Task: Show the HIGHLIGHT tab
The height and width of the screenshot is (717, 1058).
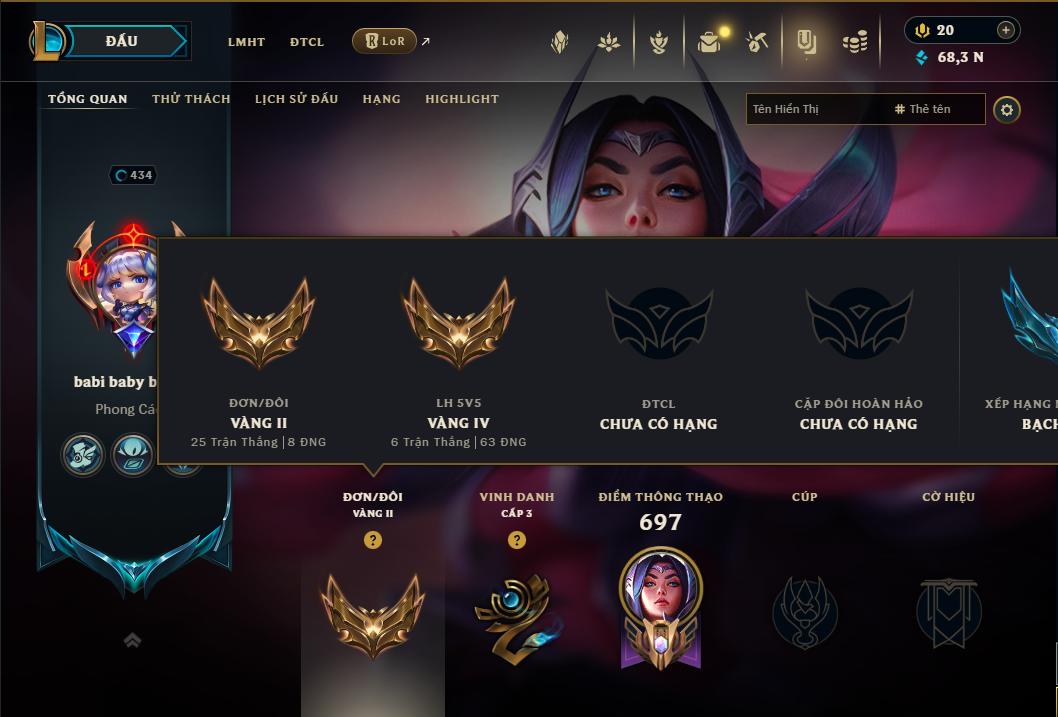Action: pyautogui.click(x=461, y=99)
